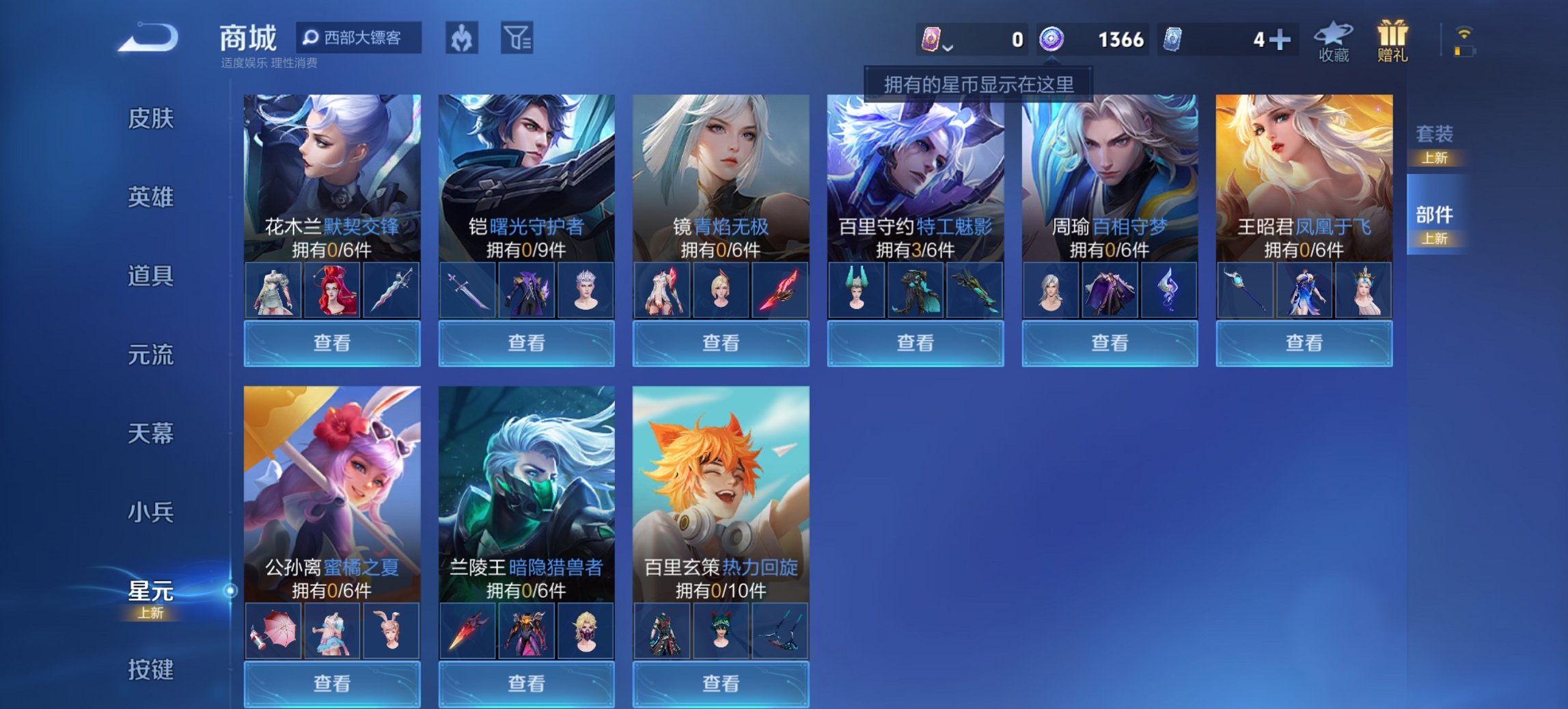The height and width of the screenshot is (709, 1568).
Task: Click 查看 under 百里玄策热力回旋
Action: click(719, 685)
